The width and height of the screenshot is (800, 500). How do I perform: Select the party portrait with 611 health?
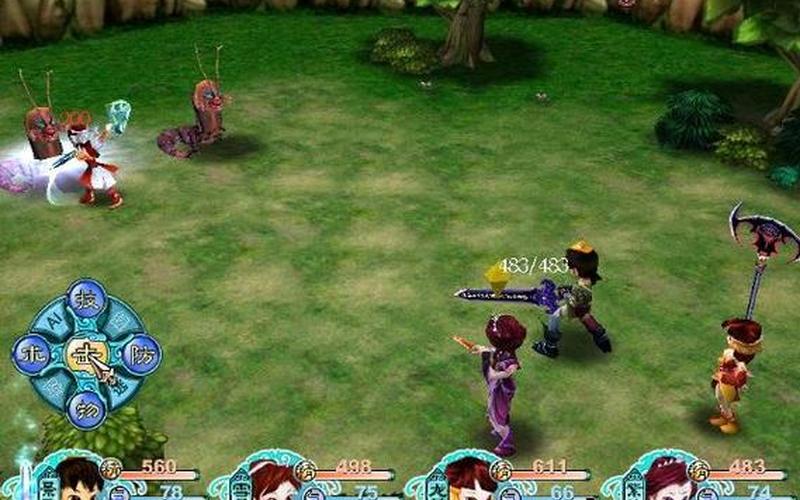[x=468, y=480]
